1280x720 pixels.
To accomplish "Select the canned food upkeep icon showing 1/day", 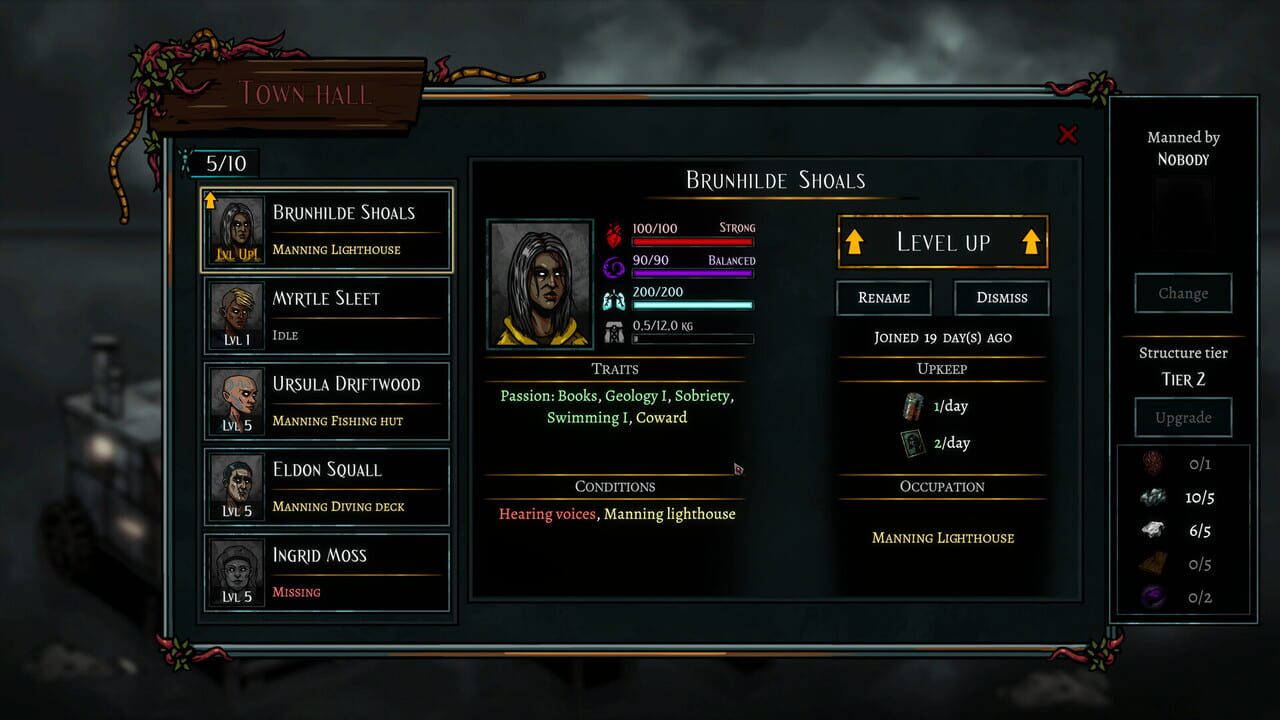I will tap(913, 406).
